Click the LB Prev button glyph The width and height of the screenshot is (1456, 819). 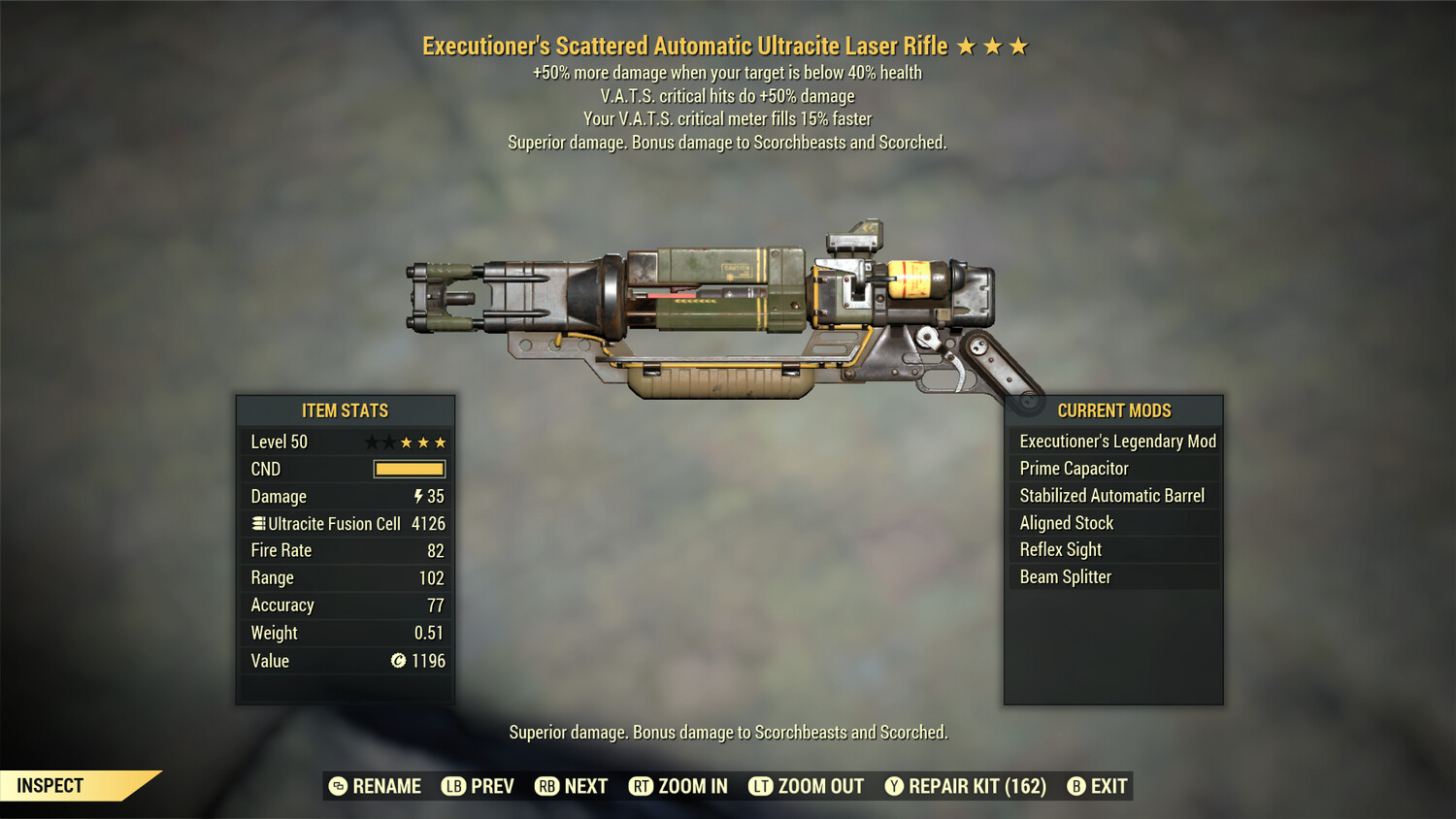[451, 786]
